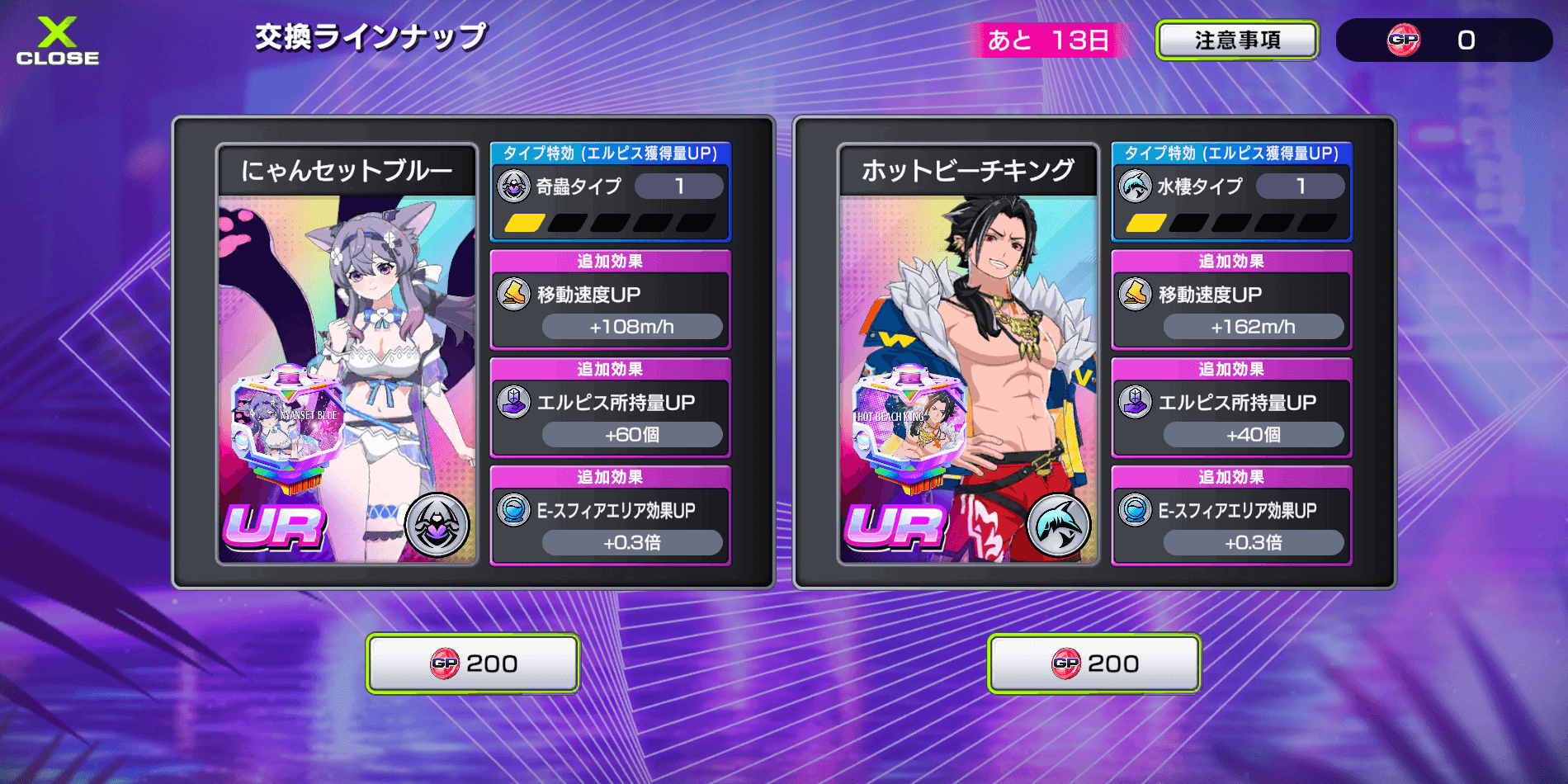
Task: Select the 奇蟲タイプ spider icon on にゃんセットブルー card
Action: point(513,186)
